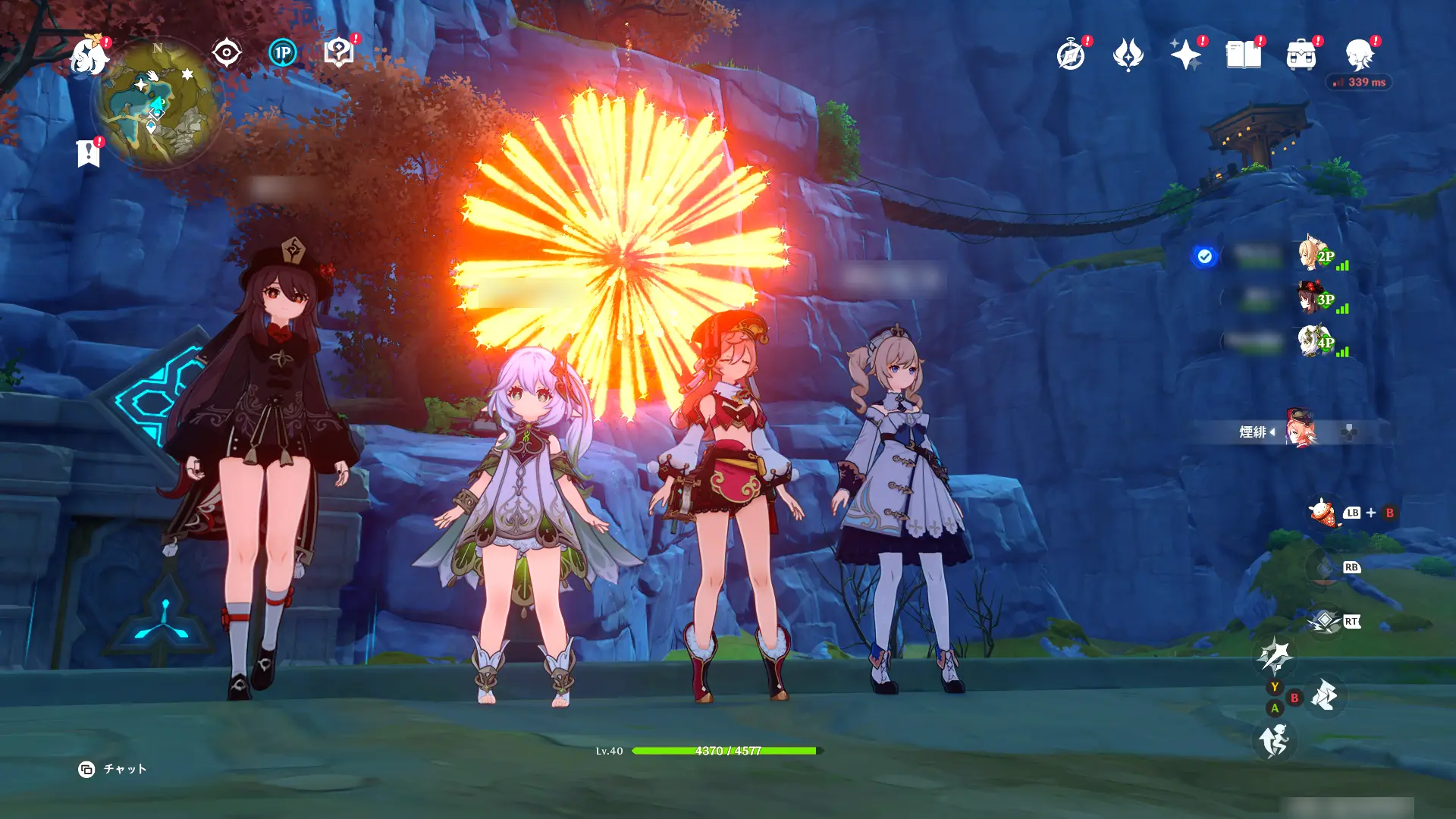Trigger the sprint dash icon

[1274, 740]
